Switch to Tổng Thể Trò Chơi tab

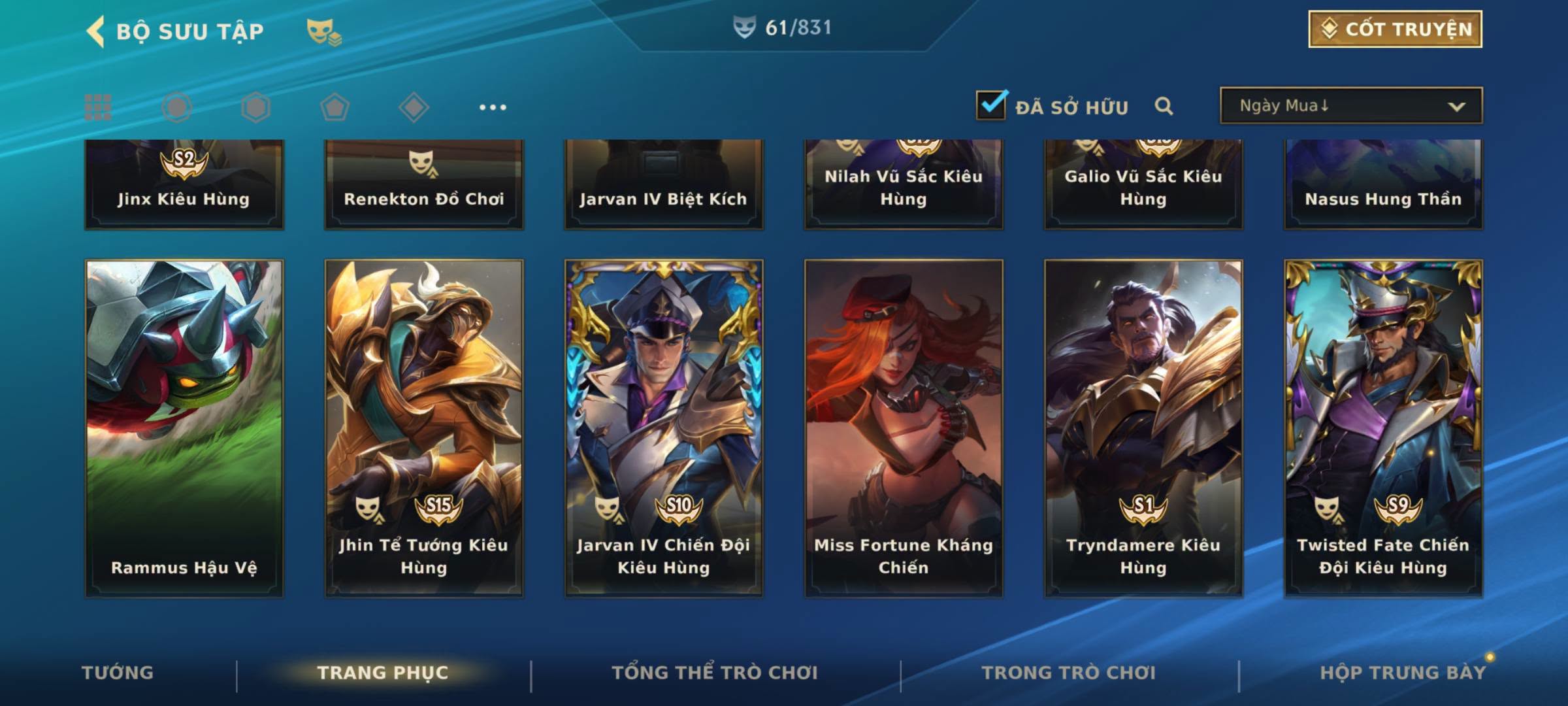coord(715,673)
